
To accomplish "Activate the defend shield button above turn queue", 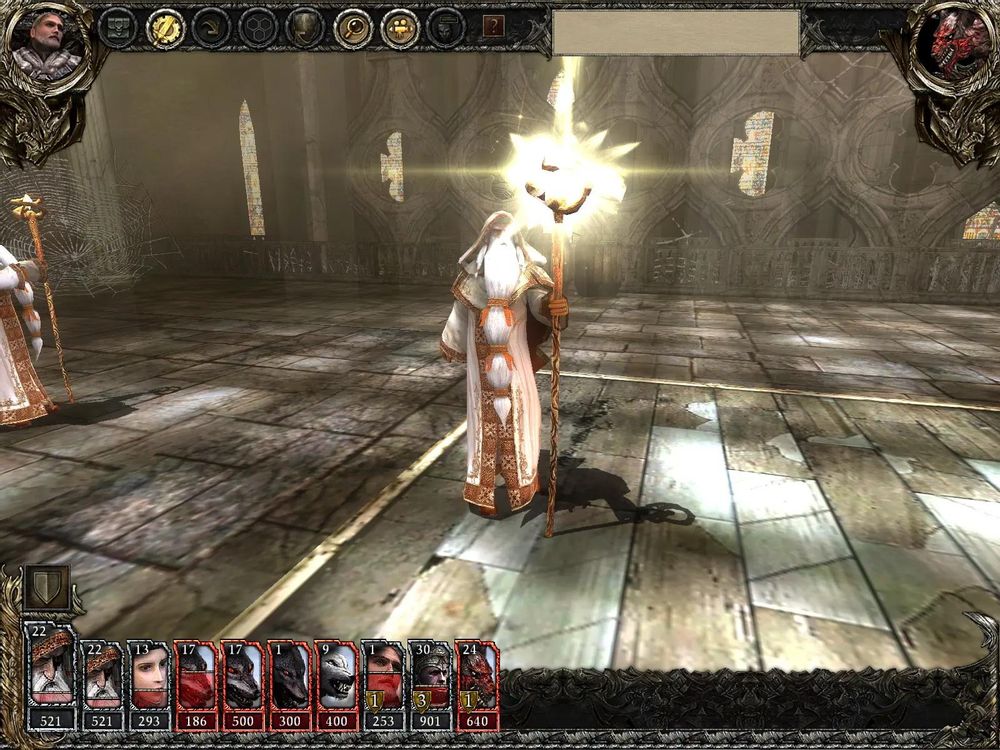I will 48,587.
